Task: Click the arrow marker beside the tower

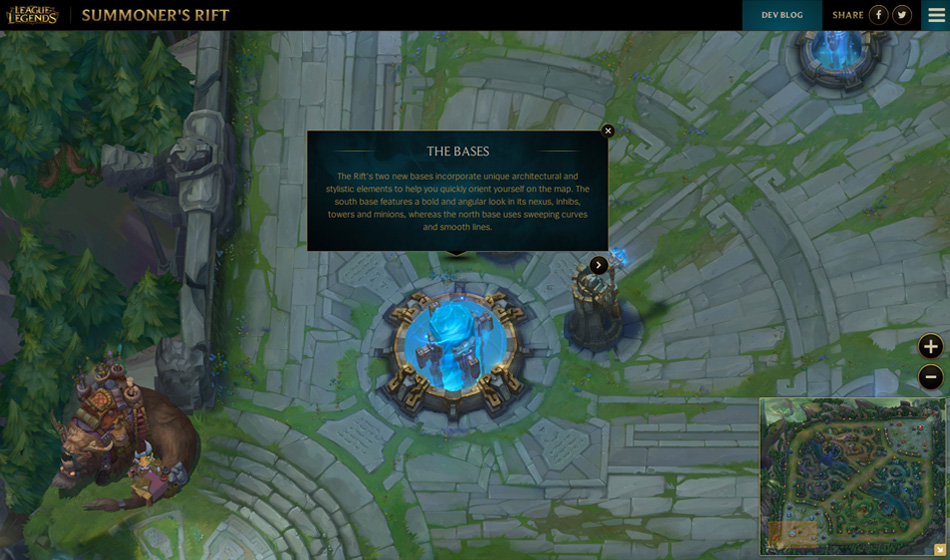Action: click(x=598, y=265)
